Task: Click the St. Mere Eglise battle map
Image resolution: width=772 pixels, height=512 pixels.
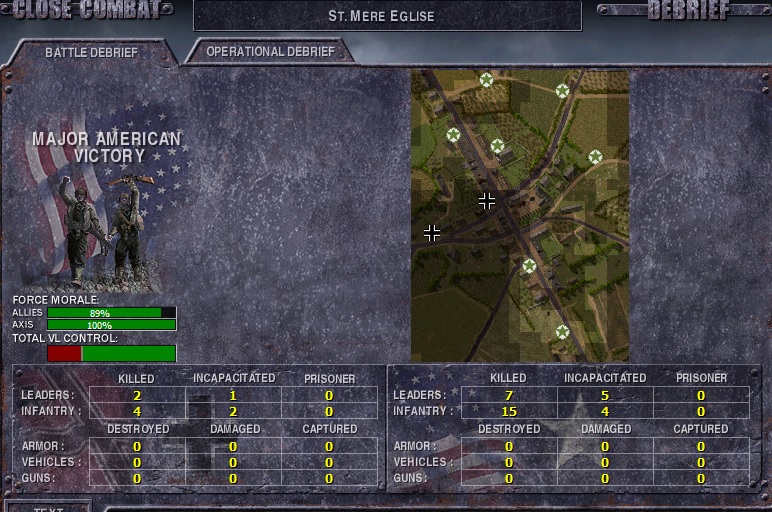Action: [x=519, y=215]
